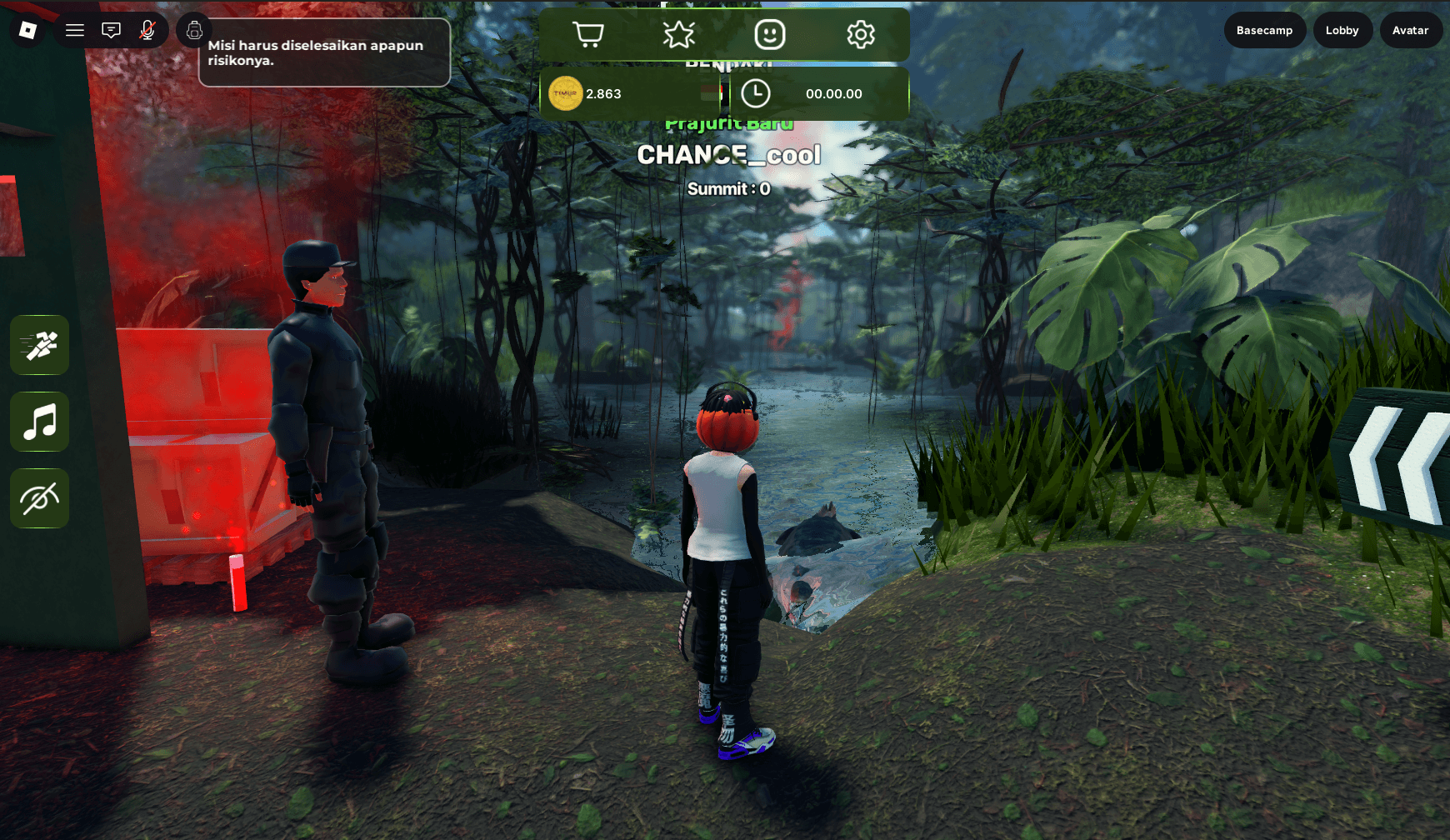This screenshot has height=840, width=1450.
Task: Toggle the chat window icon
Action: click(x=111, y=30)
